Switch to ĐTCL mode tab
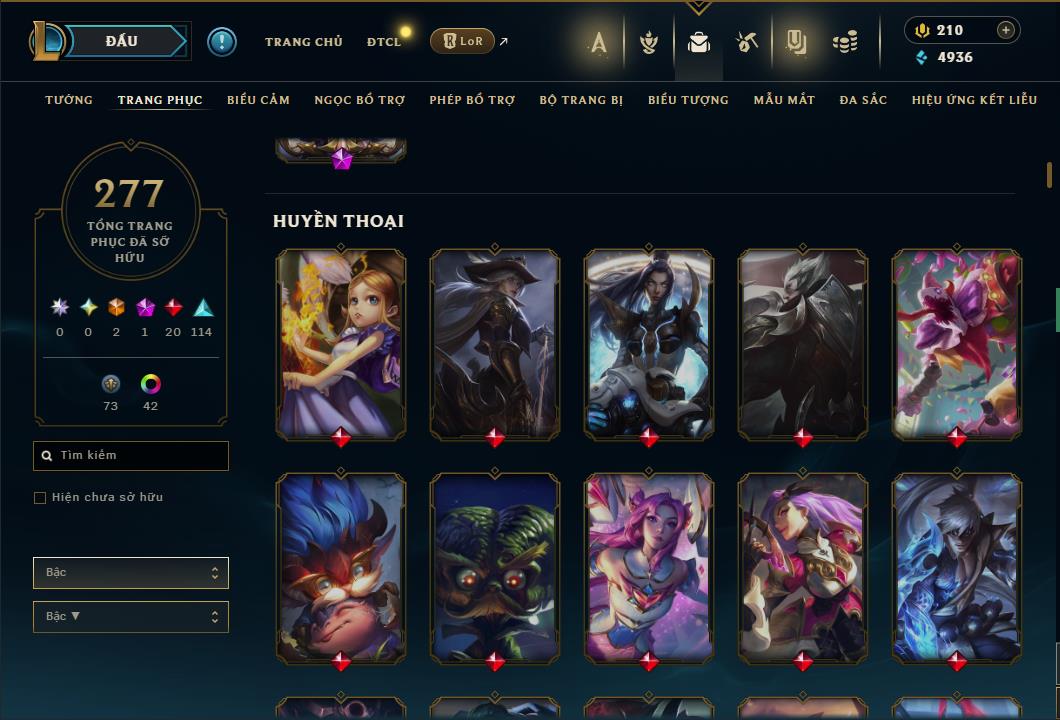Image resolution: width=1060 pixels, height=720 pixels. 383,42
